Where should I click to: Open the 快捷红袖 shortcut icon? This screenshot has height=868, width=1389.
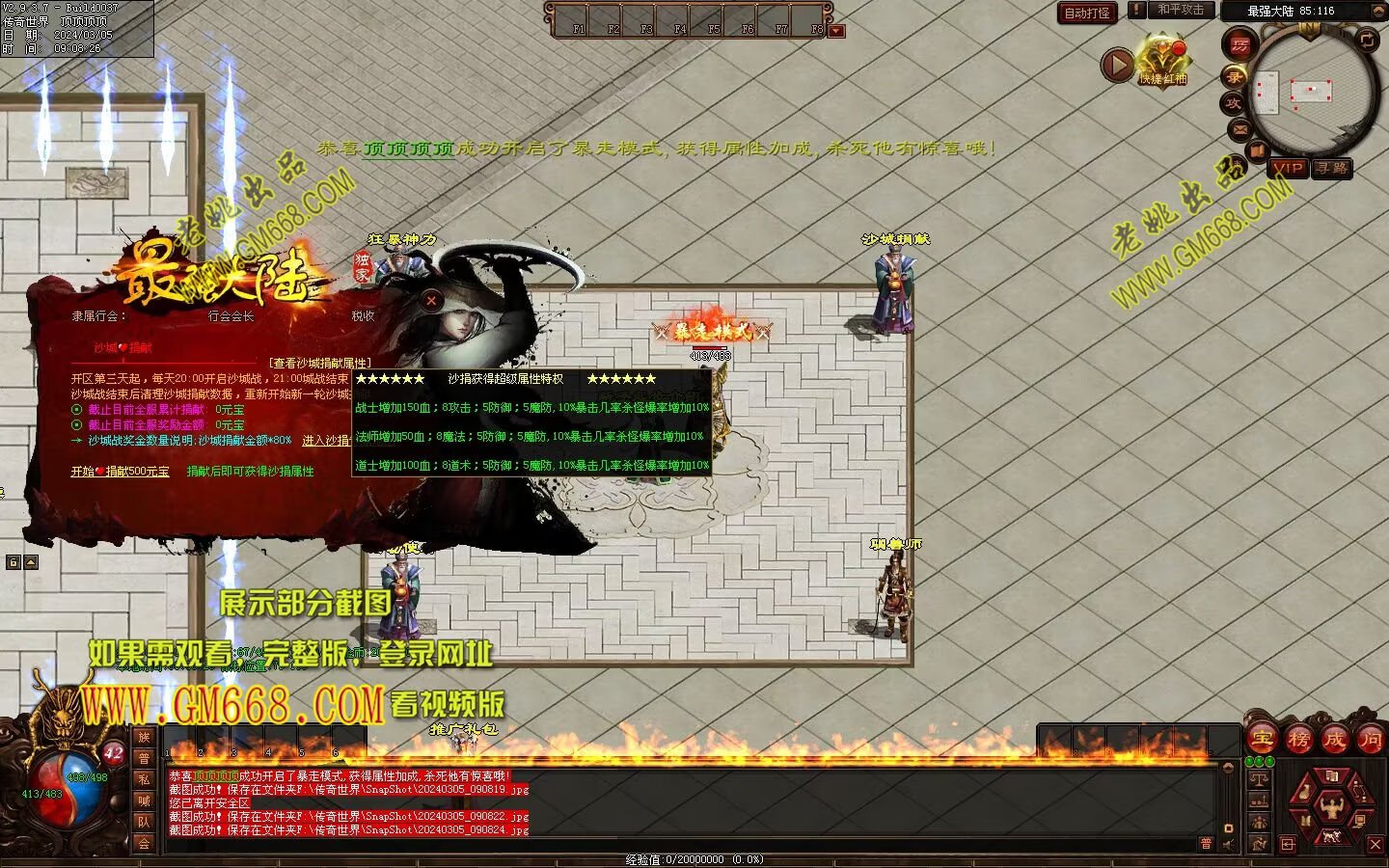(1162, 62)
